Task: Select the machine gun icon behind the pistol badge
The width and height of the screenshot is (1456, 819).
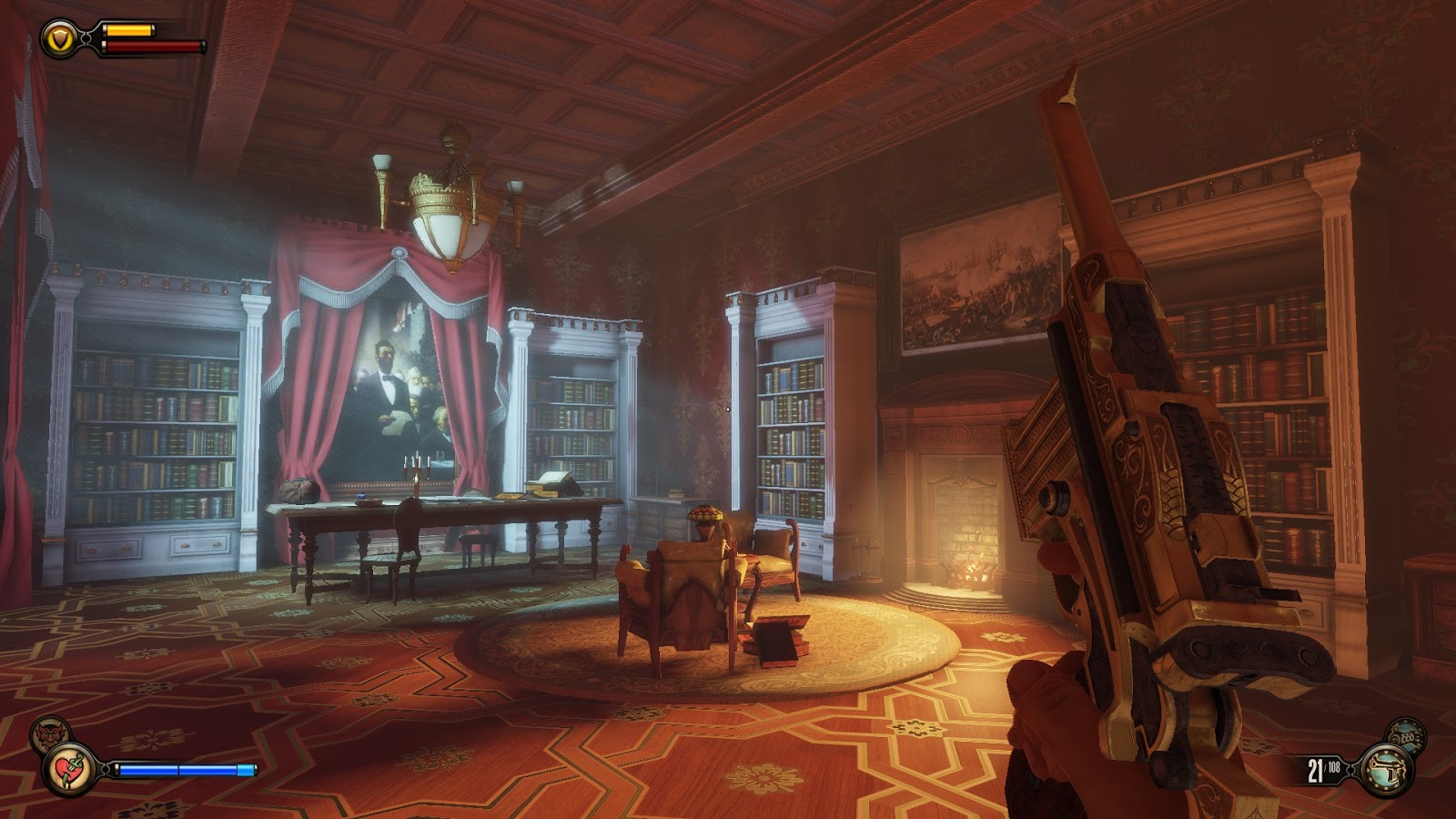Action: coord(1406,735)
